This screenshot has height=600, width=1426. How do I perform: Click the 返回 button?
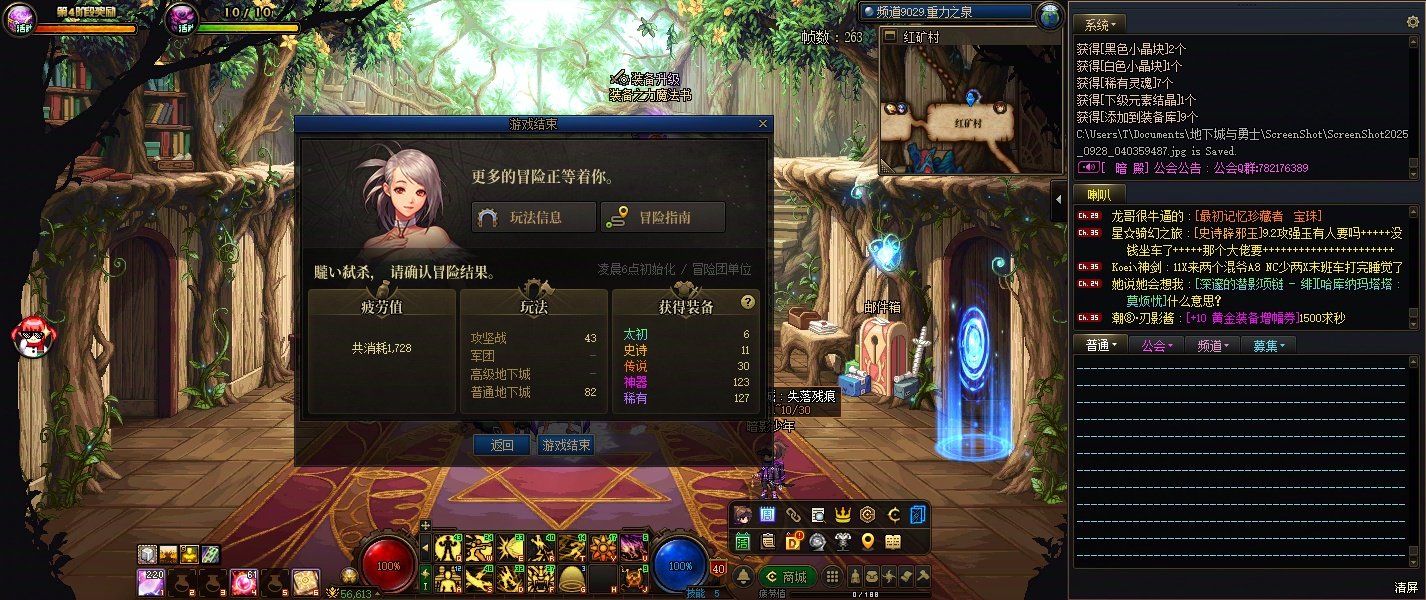point(501,446)
